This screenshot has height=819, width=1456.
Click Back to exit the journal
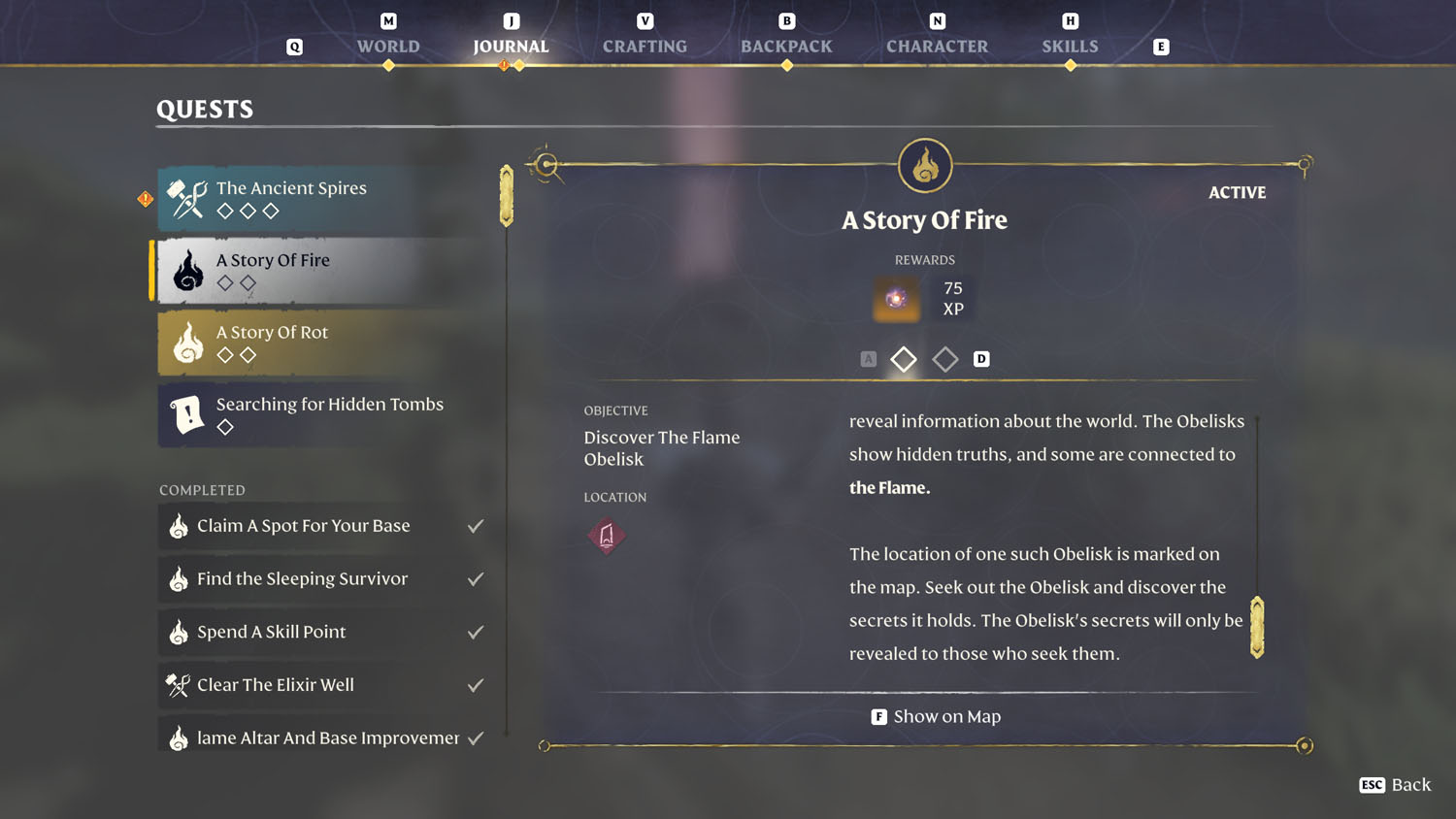coord(1394,785)
